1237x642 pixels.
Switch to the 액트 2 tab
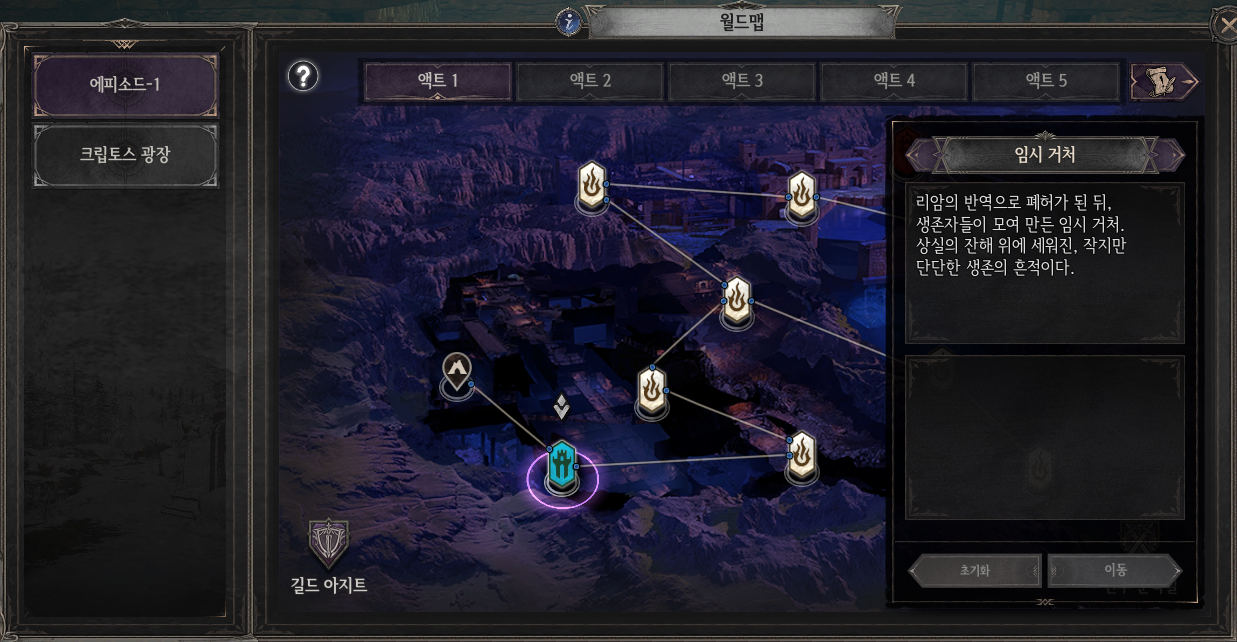[x=590, y=81]
